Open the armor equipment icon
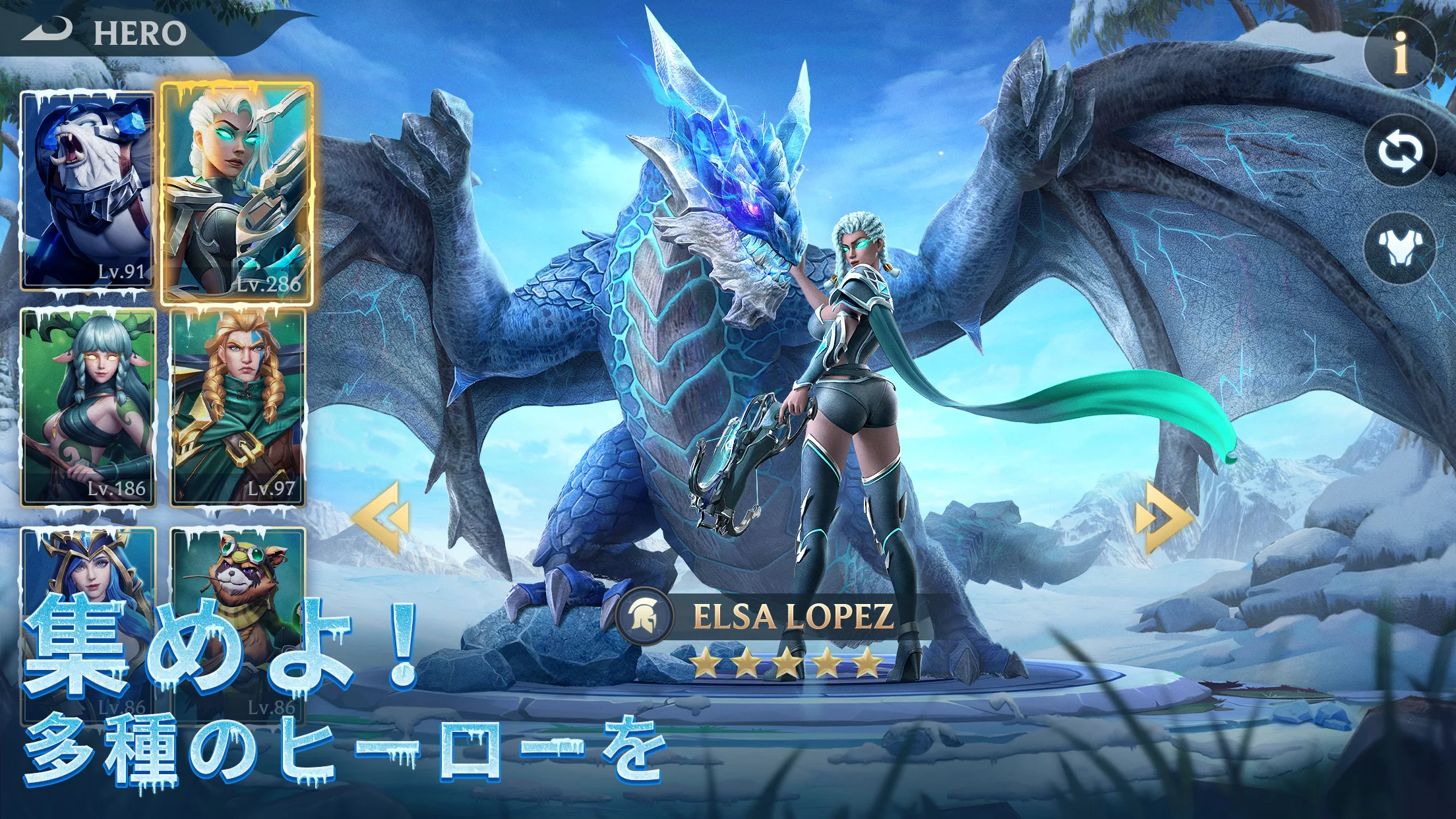Image resolution: width=1456 pixels, height=819 pixels. pyautogui.click(x=1399, y=247)
